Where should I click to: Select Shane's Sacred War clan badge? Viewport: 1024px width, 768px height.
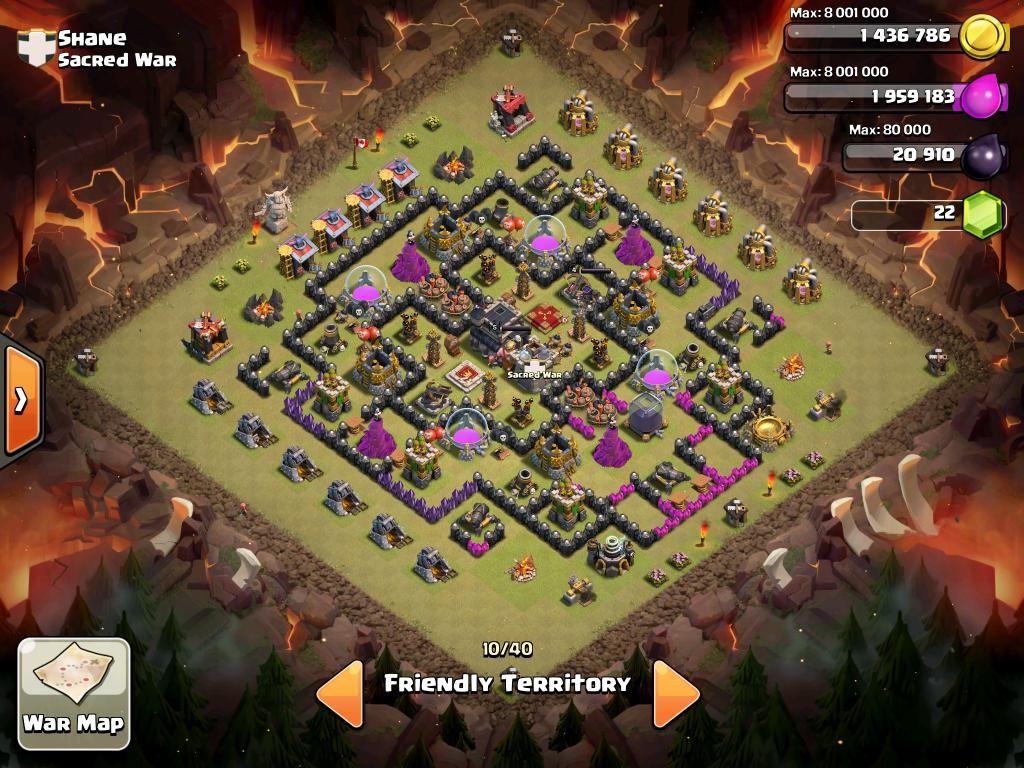tap(36, 48)
